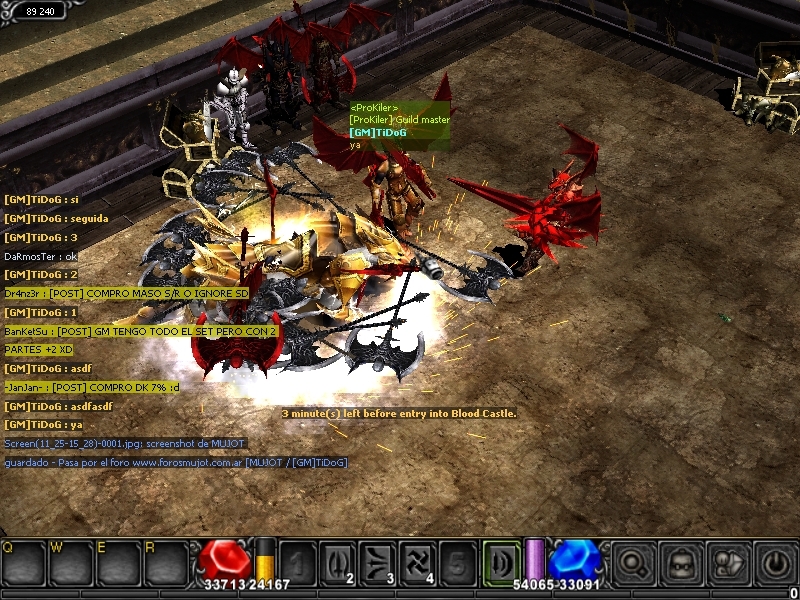Select the greyed-out skill slot 1
This screenshot has width=800, height=600.
pos(296,561)
